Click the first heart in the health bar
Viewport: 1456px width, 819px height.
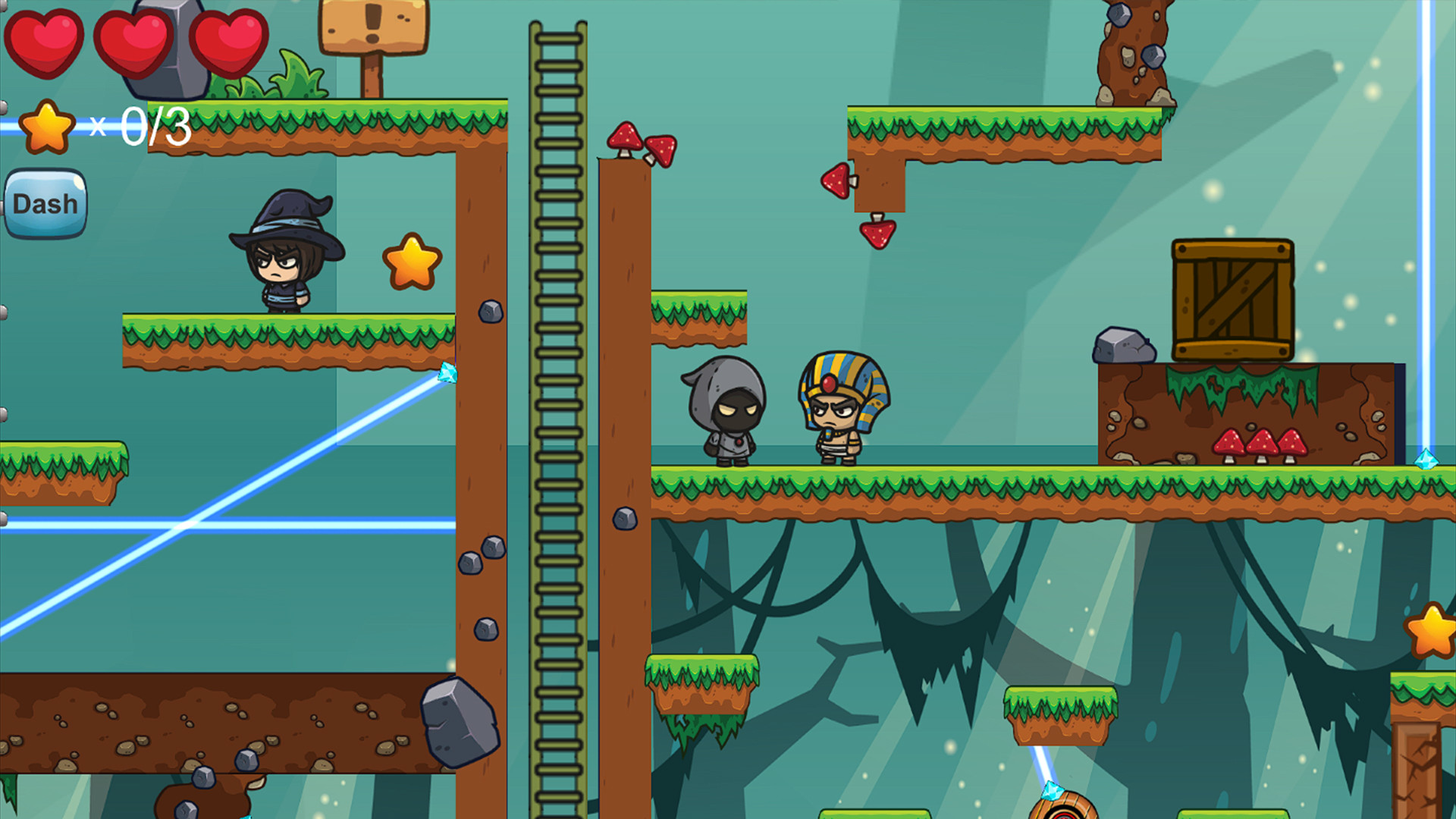[x=47, y=42]
